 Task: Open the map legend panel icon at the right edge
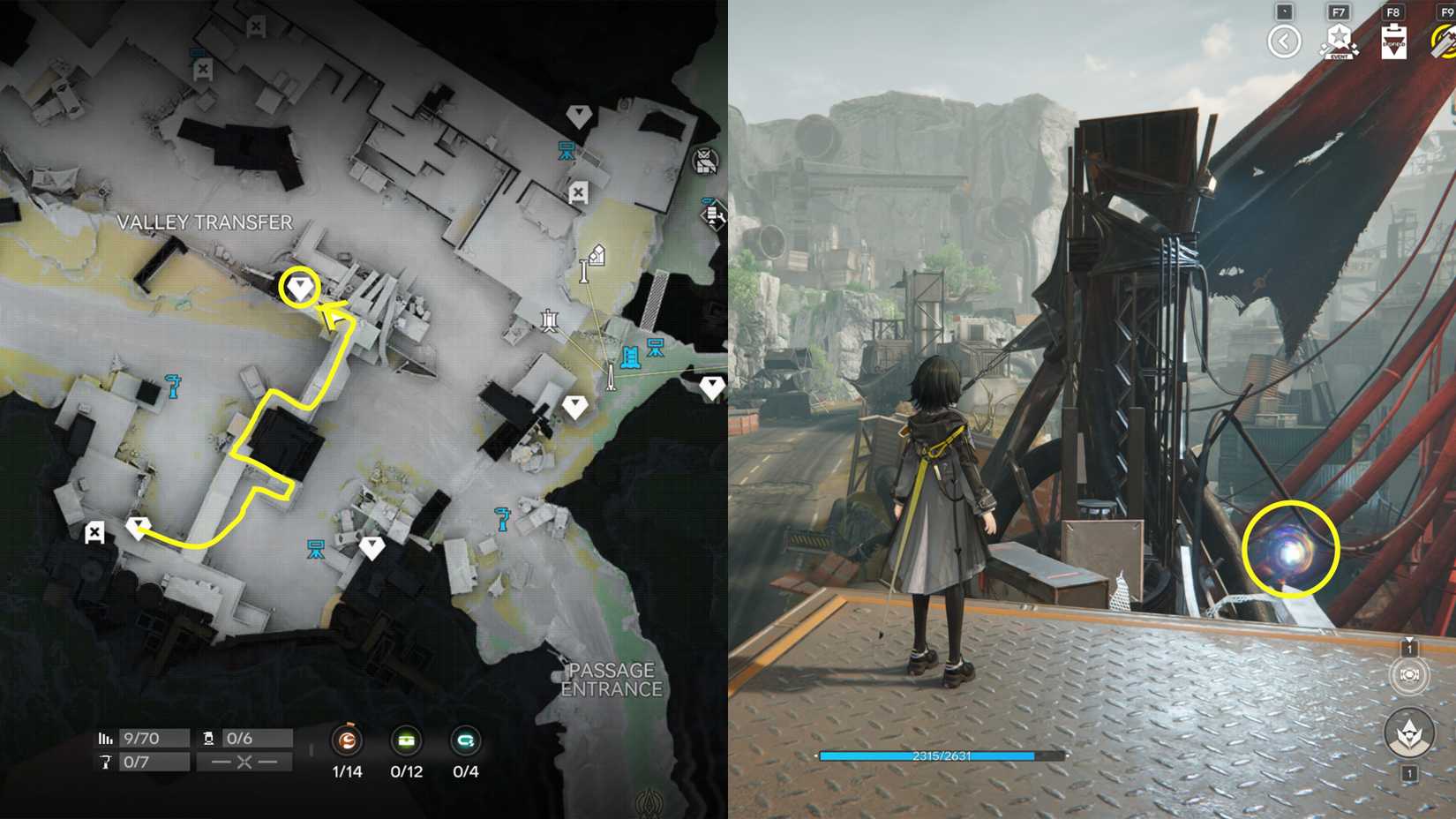(x=711, y=216)
